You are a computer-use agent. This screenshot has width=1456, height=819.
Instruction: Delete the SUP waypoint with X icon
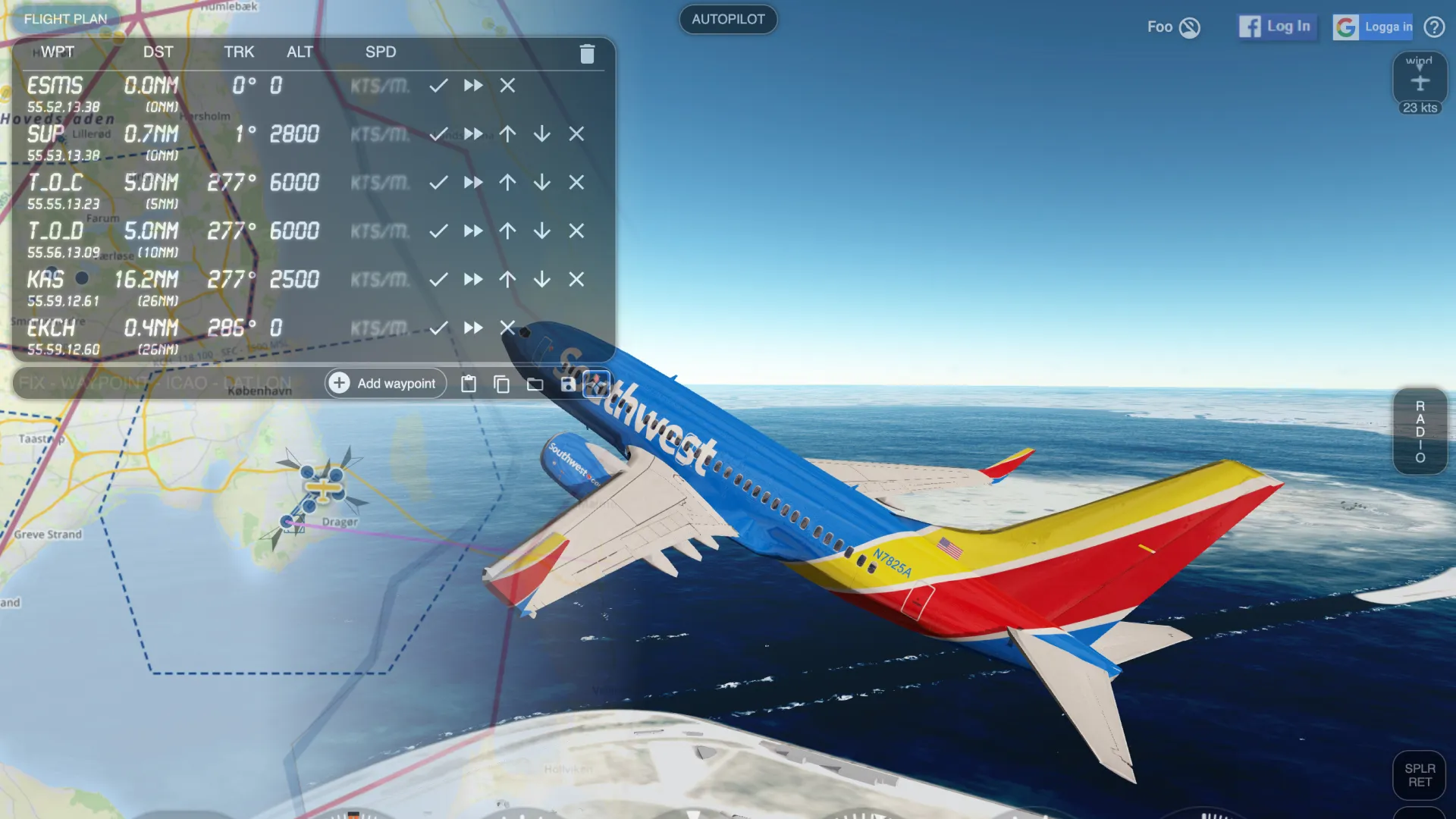click(576, 134)
